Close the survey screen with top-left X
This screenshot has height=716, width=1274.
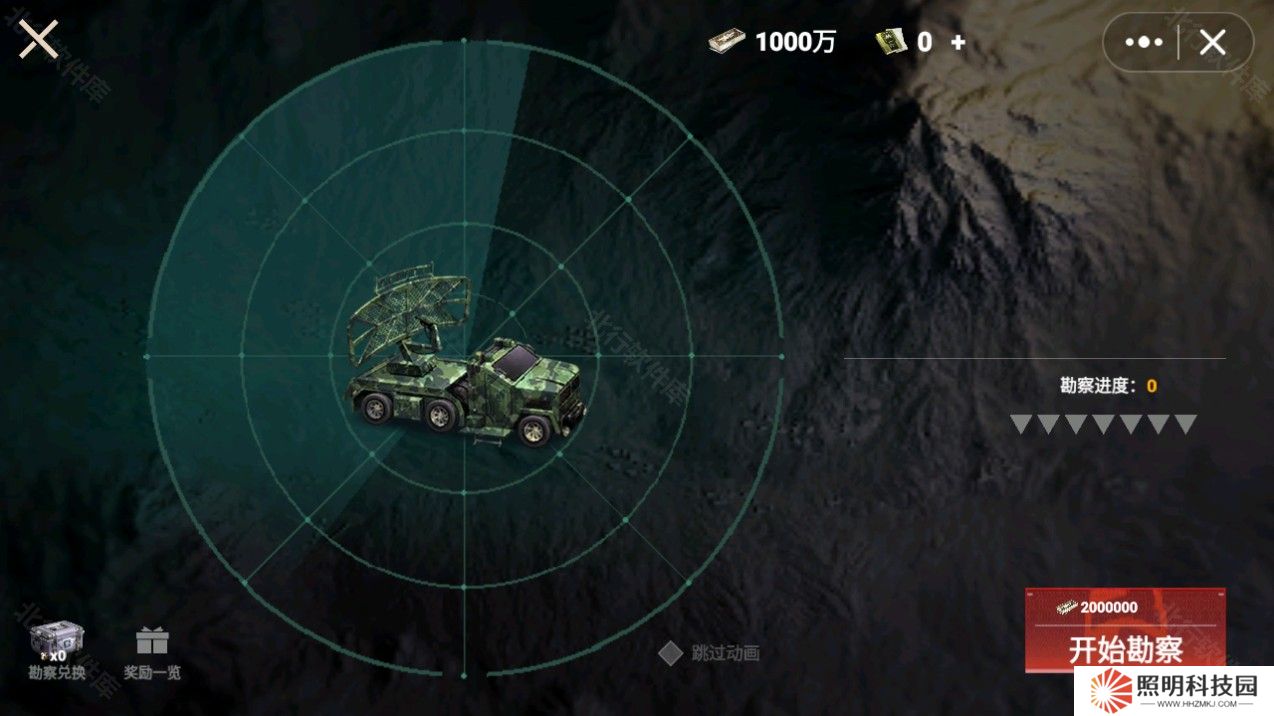click(x=38, y=40)
